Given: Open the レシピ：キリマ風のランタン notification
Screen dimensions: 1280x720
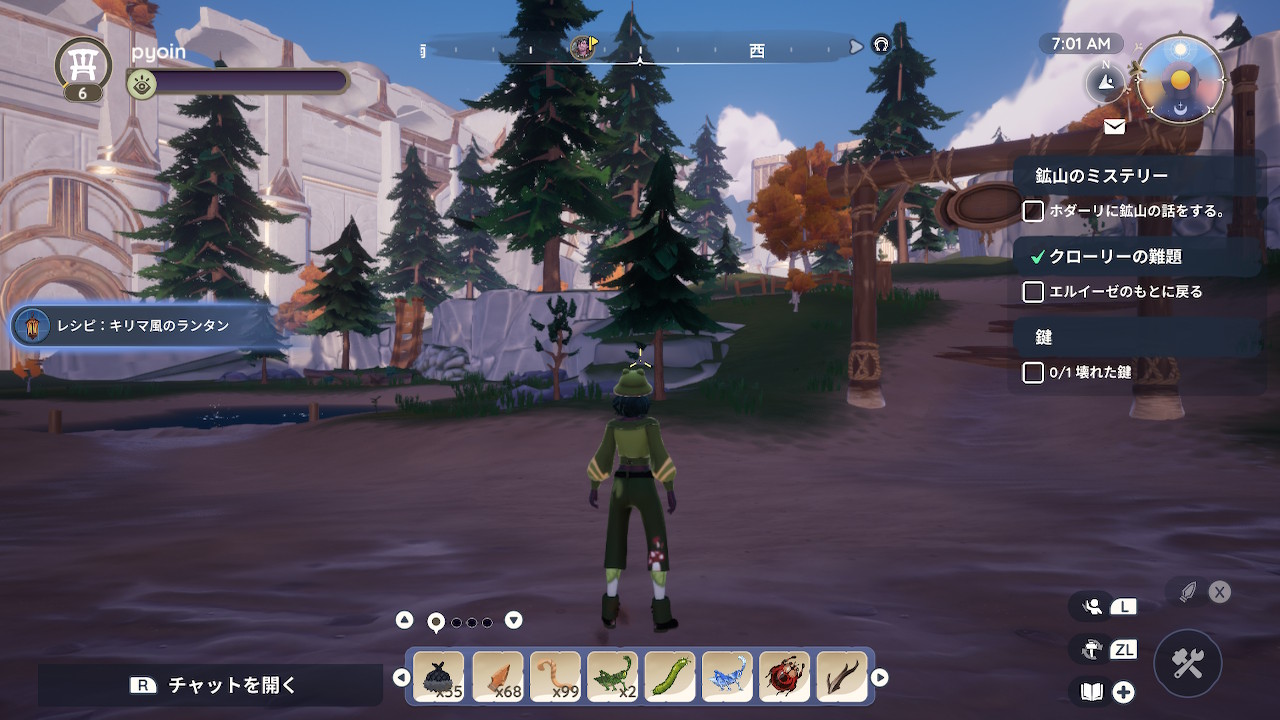Looking at the screenshot, I should click(x=144, y=326).
